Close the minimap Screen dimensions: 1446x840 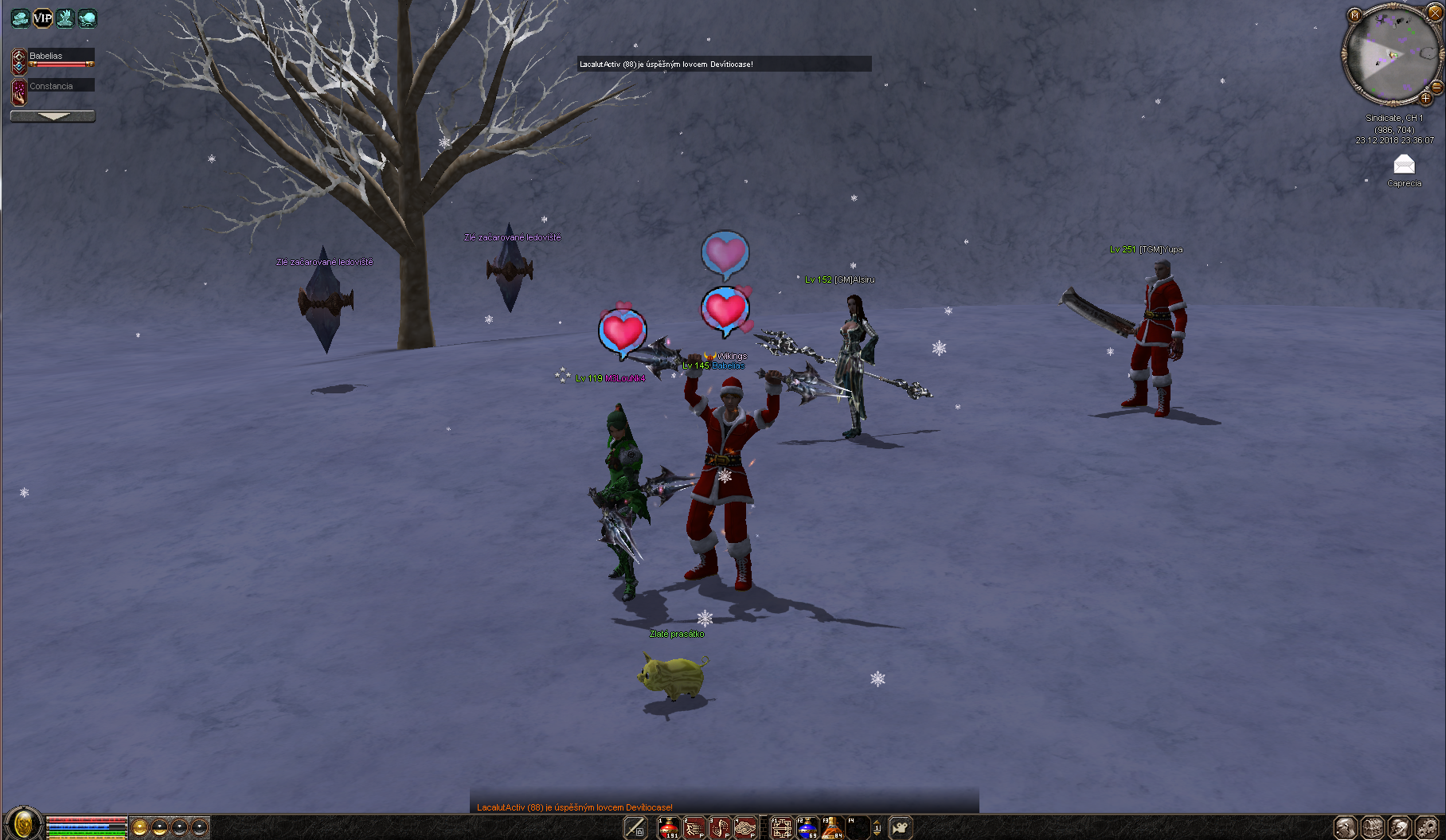pos(1435,13)
